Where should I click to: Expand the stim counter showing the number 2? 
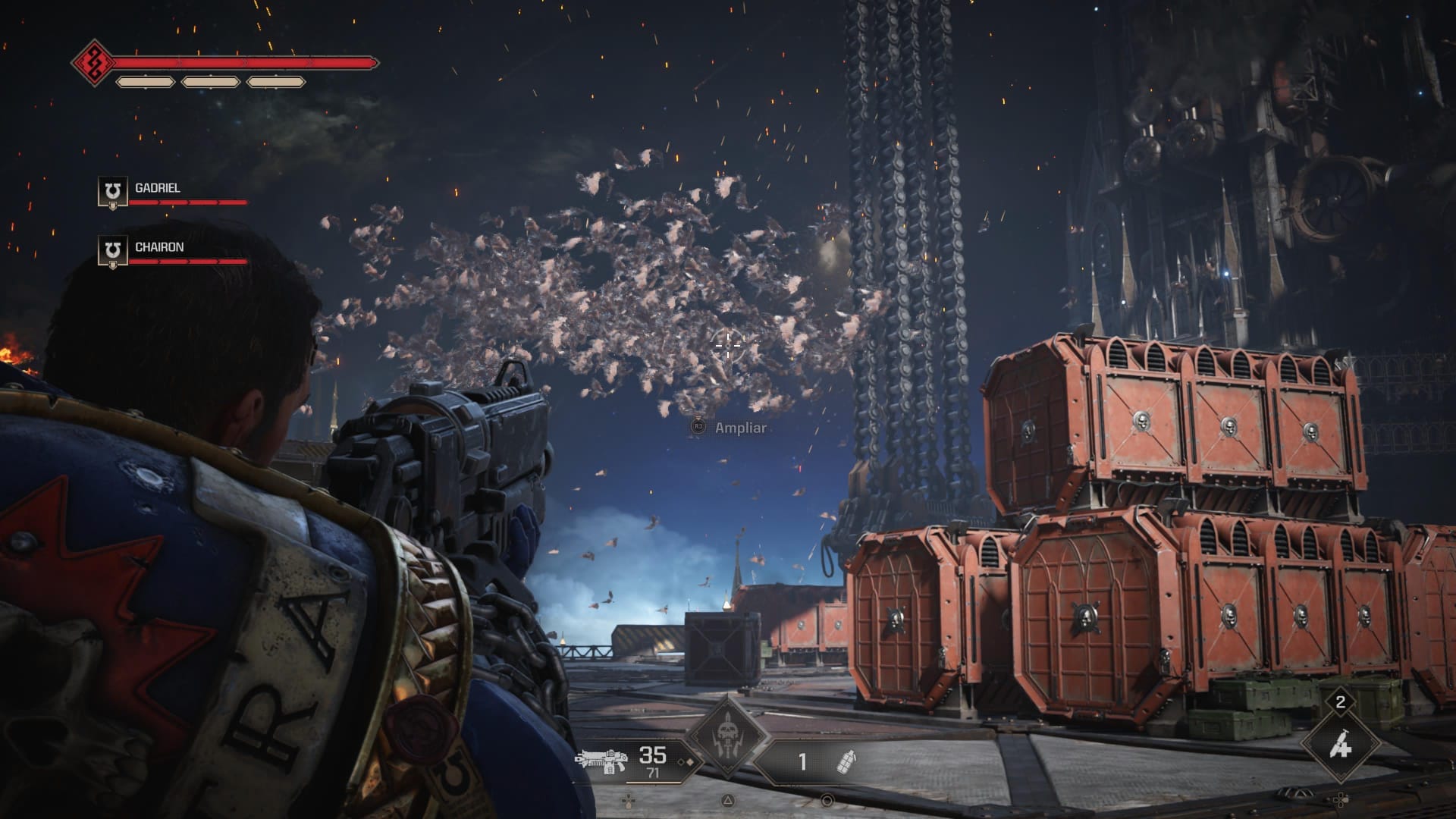click(x=1340, y=703)
